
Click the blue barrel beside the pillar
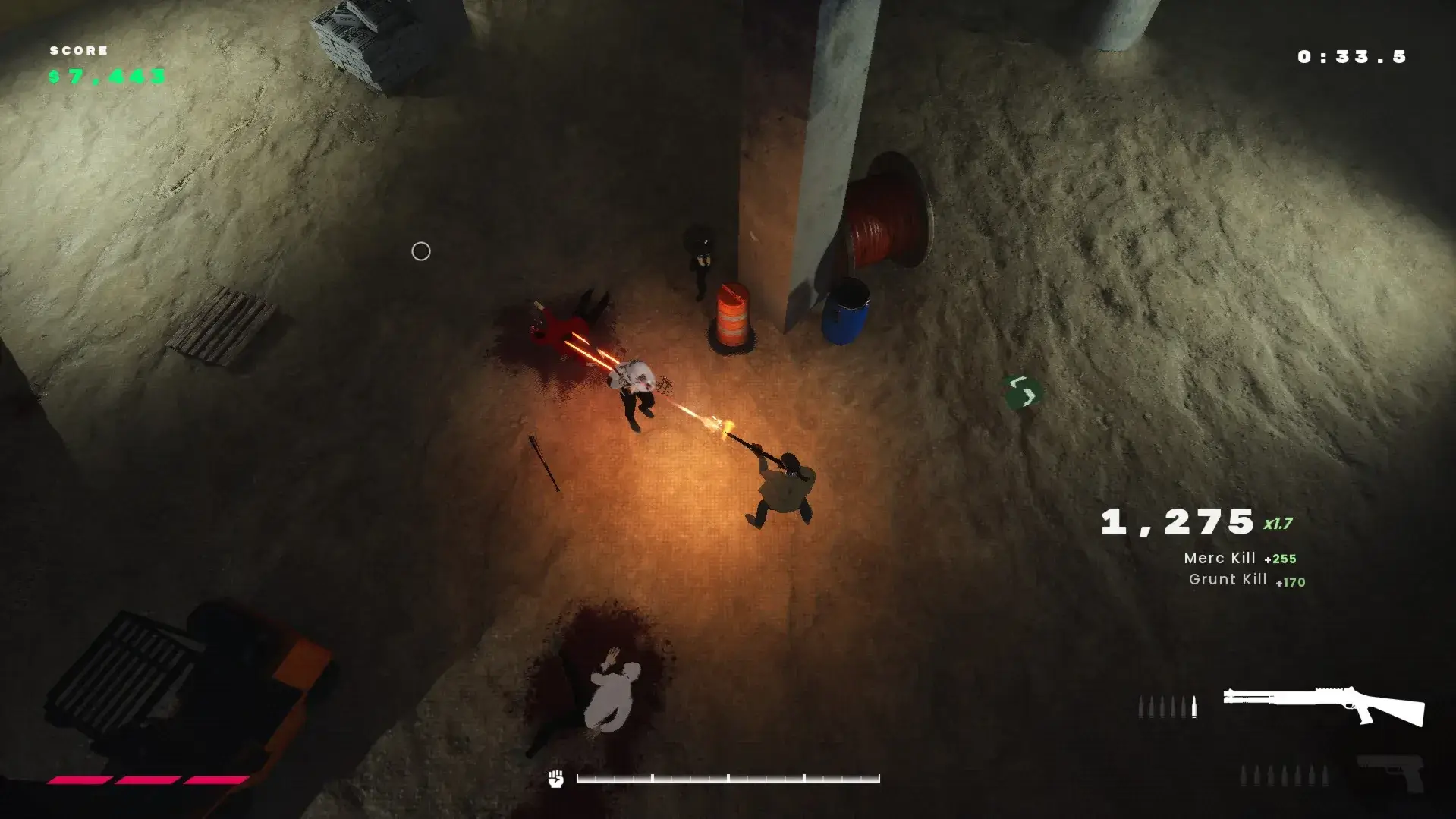pyautogui.click(x=847, y=313)
